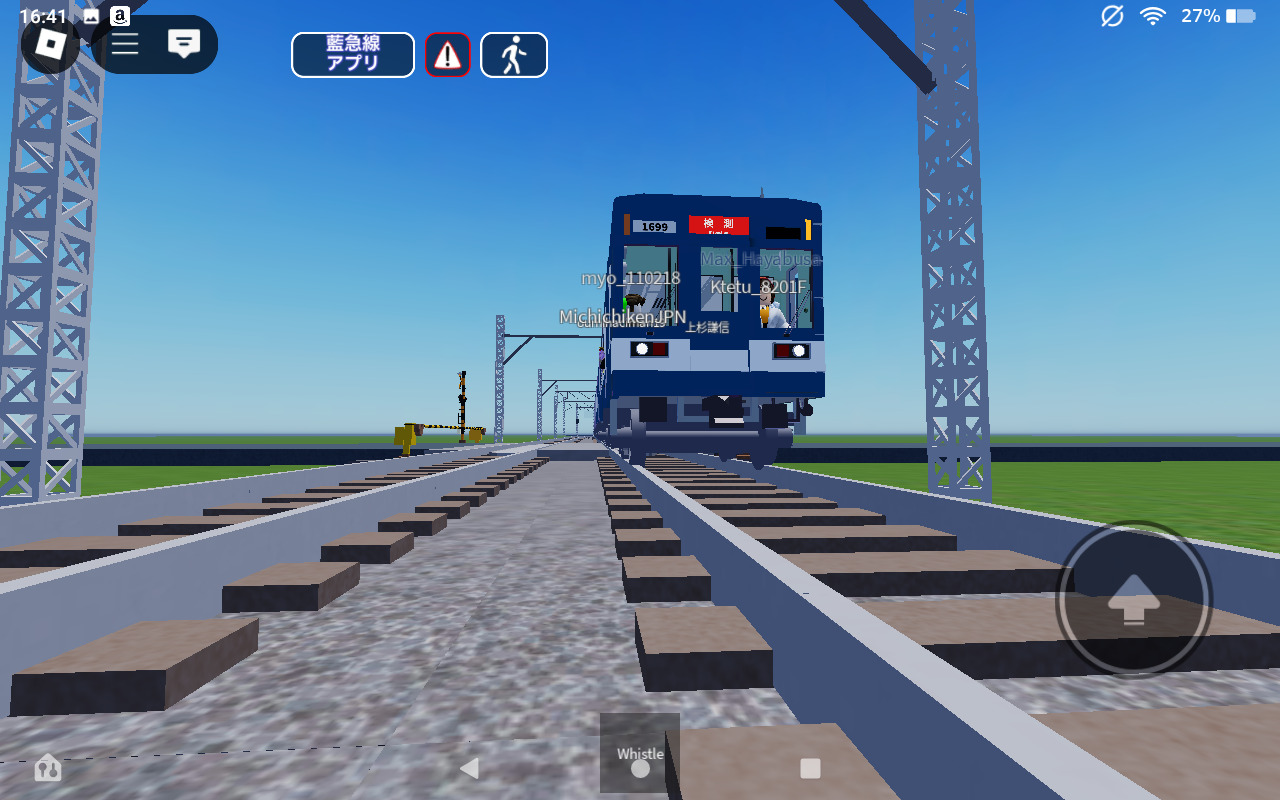Tap the Android back triangle

coord(469,768)
